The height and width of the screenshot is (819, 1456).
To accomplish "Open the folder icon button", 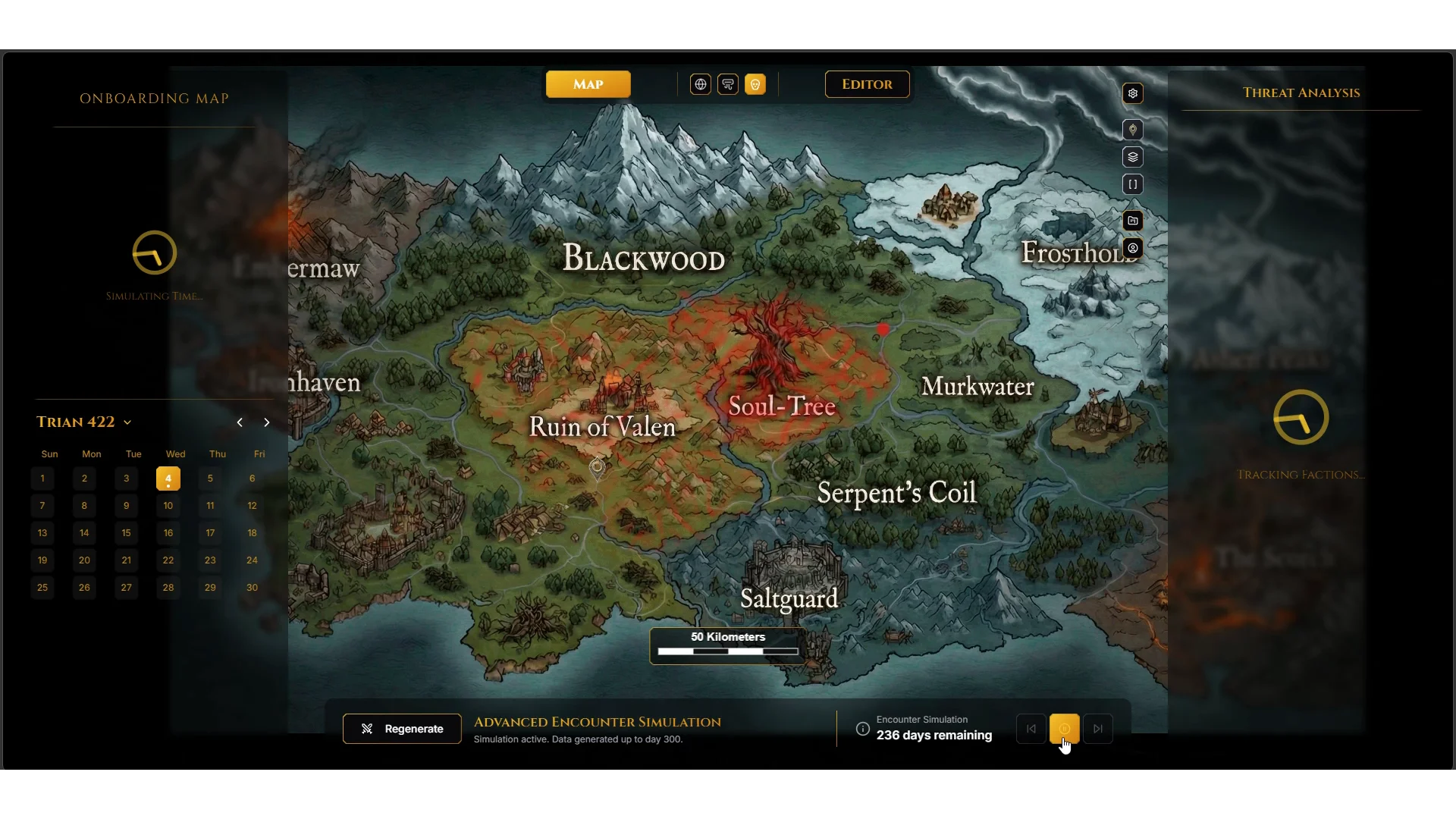I will click(x=1133, y=221).
